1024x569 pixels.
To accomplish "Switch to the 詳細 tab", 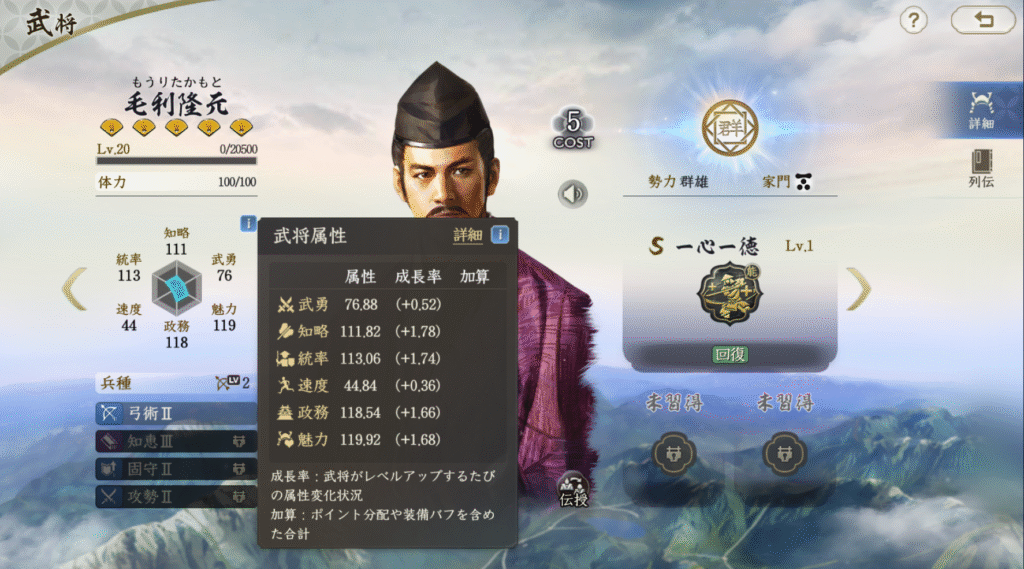I will (x=980, y=110).
